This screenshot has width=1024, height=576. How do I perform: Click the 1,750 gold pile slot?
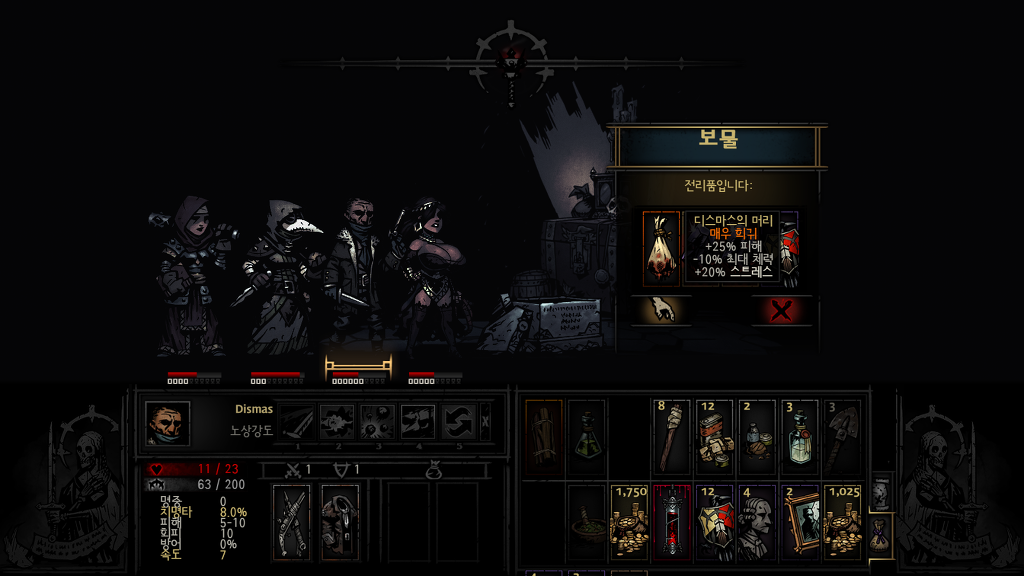pyautogui.click(x=629, y=521)
